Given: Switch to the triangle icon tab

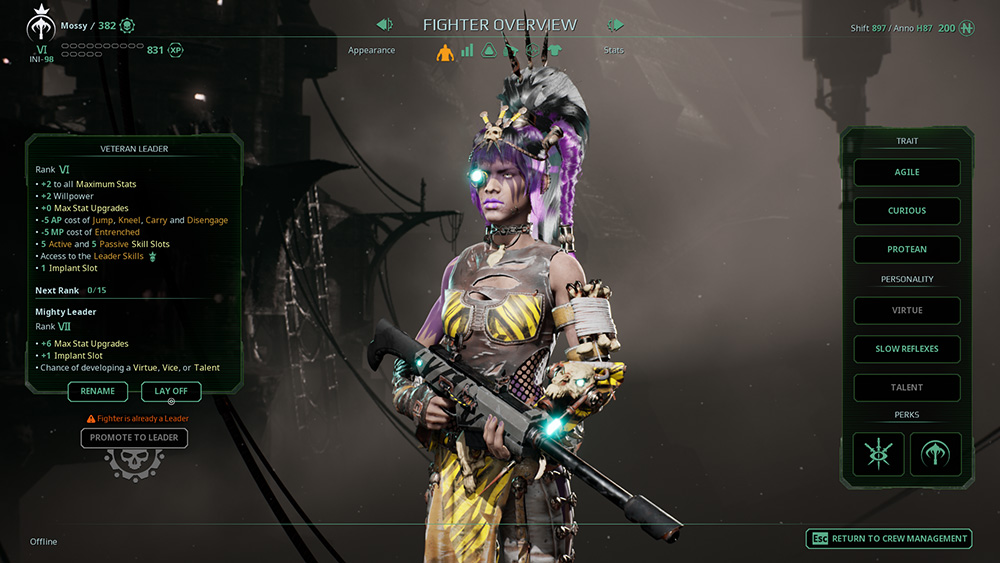Looking at the screenshot, I should pos(489,50).
